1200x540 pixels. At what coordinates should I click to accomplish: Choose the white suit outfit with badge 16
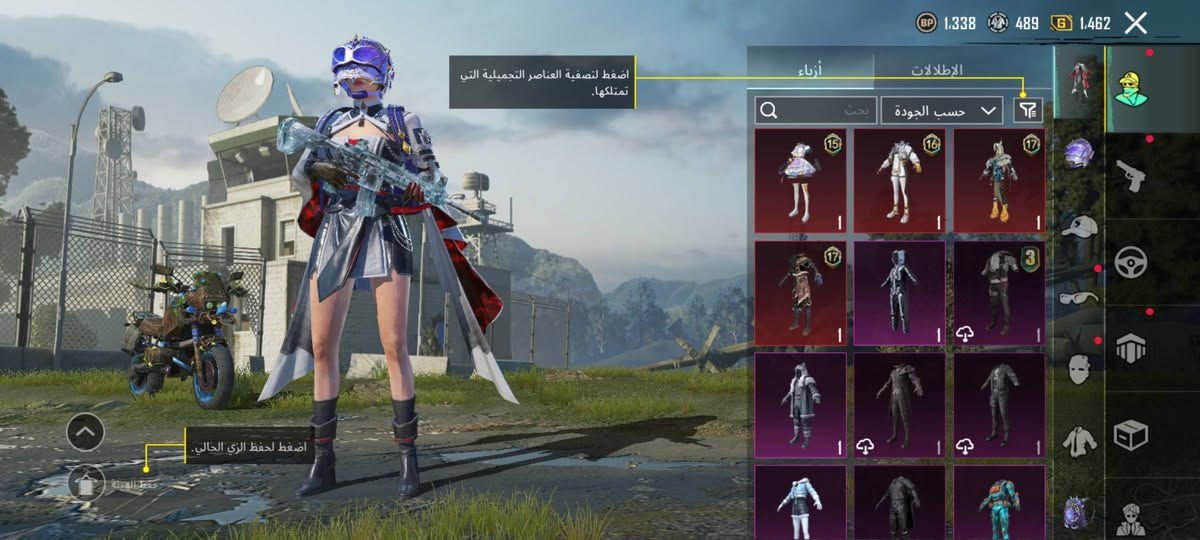899,180
